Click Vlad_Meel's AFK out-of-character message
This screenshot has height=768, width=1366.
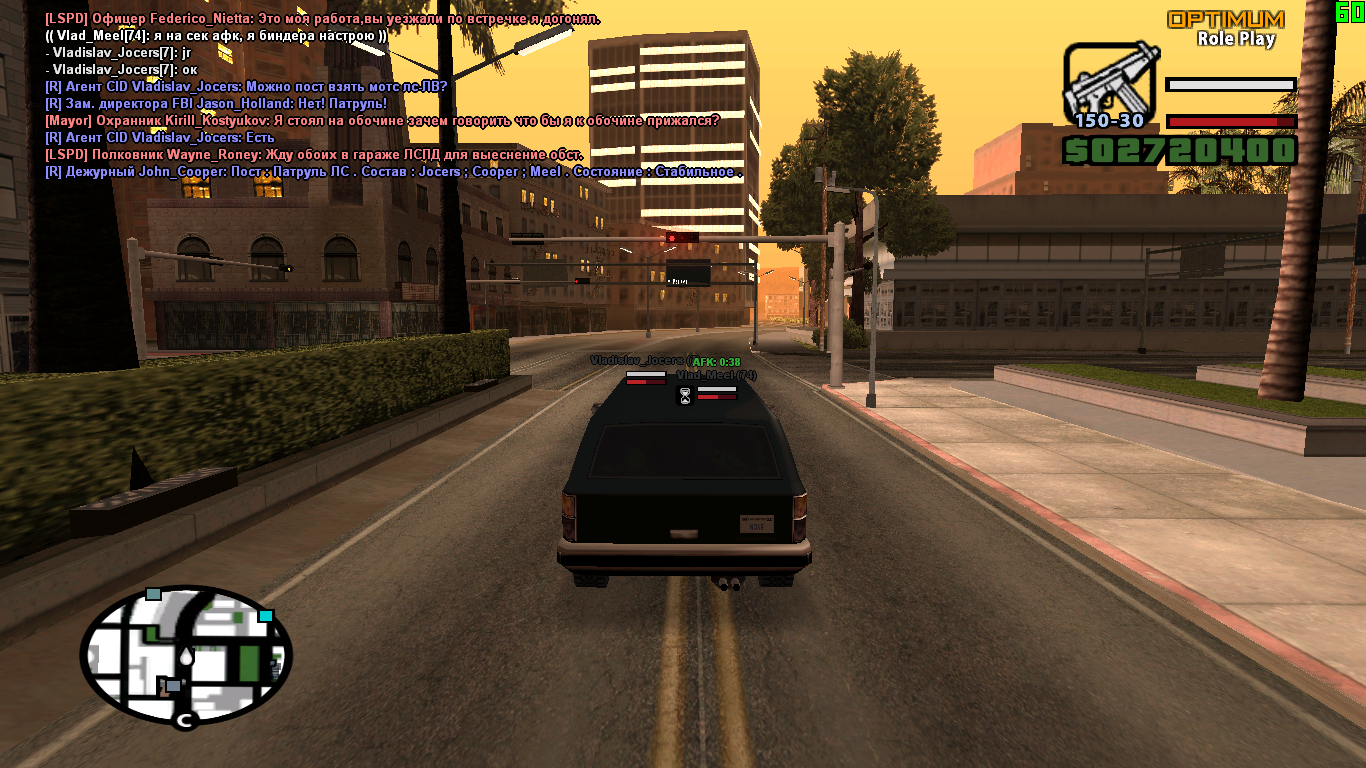pyautogui.click(x=216, y=36)
